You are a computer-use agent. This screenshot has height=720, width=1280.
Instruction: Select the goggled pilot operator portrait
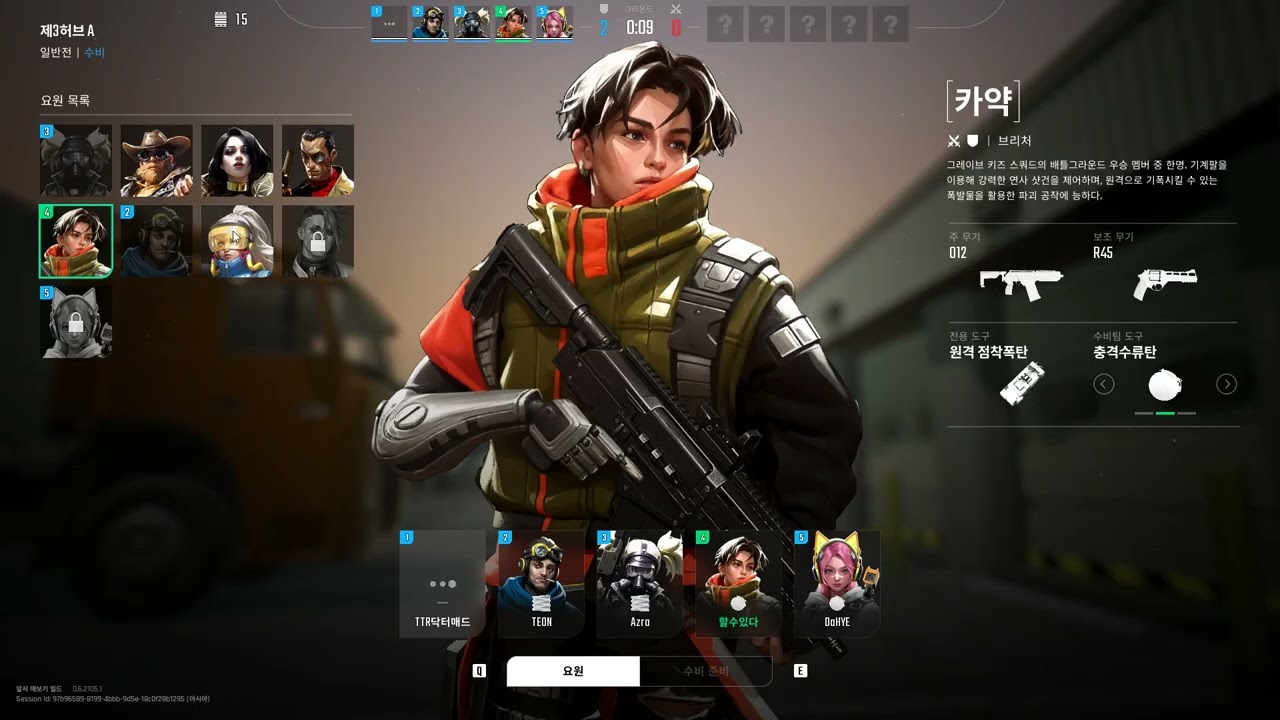click(157, 241)
